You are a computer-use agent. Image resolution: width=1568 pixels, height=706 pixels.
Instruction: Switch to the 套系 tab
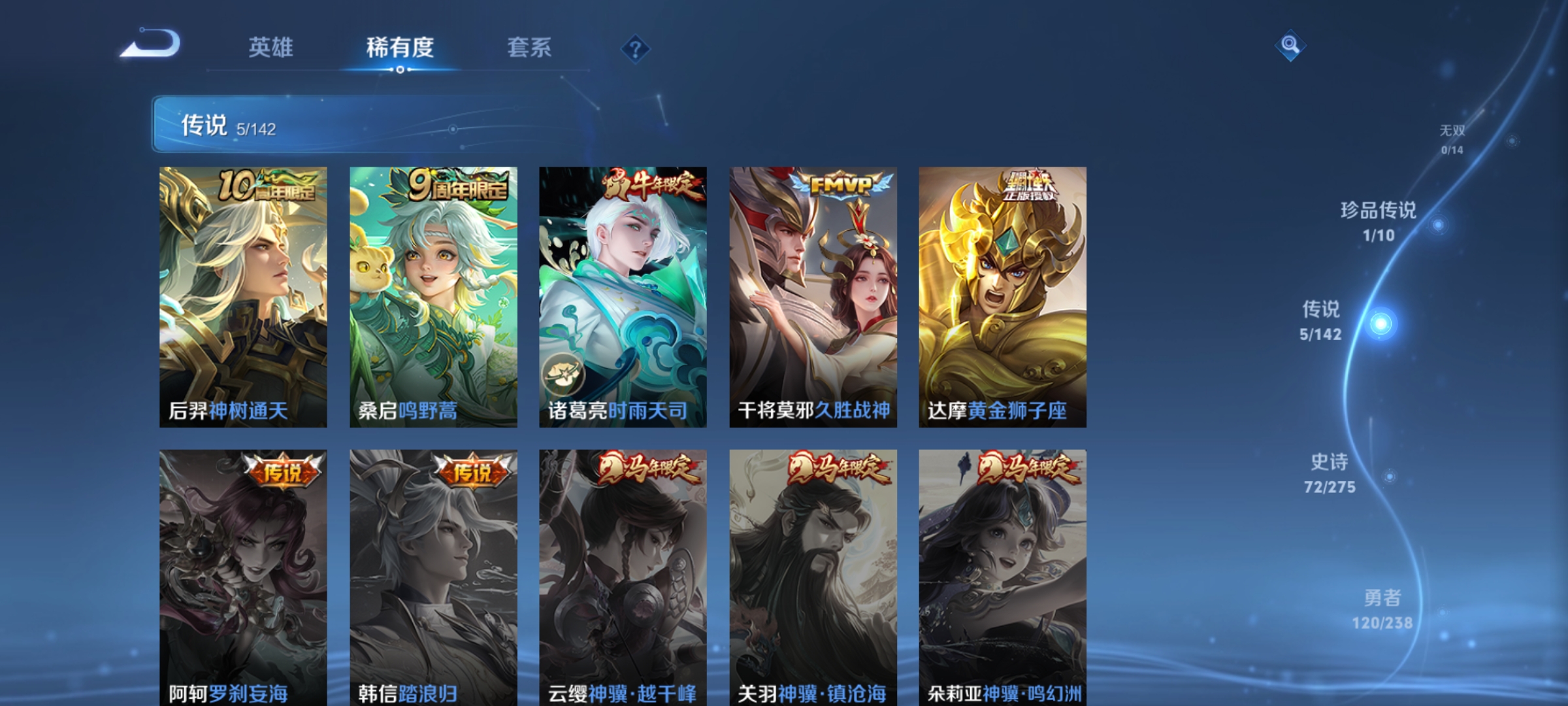click(530, 47)
